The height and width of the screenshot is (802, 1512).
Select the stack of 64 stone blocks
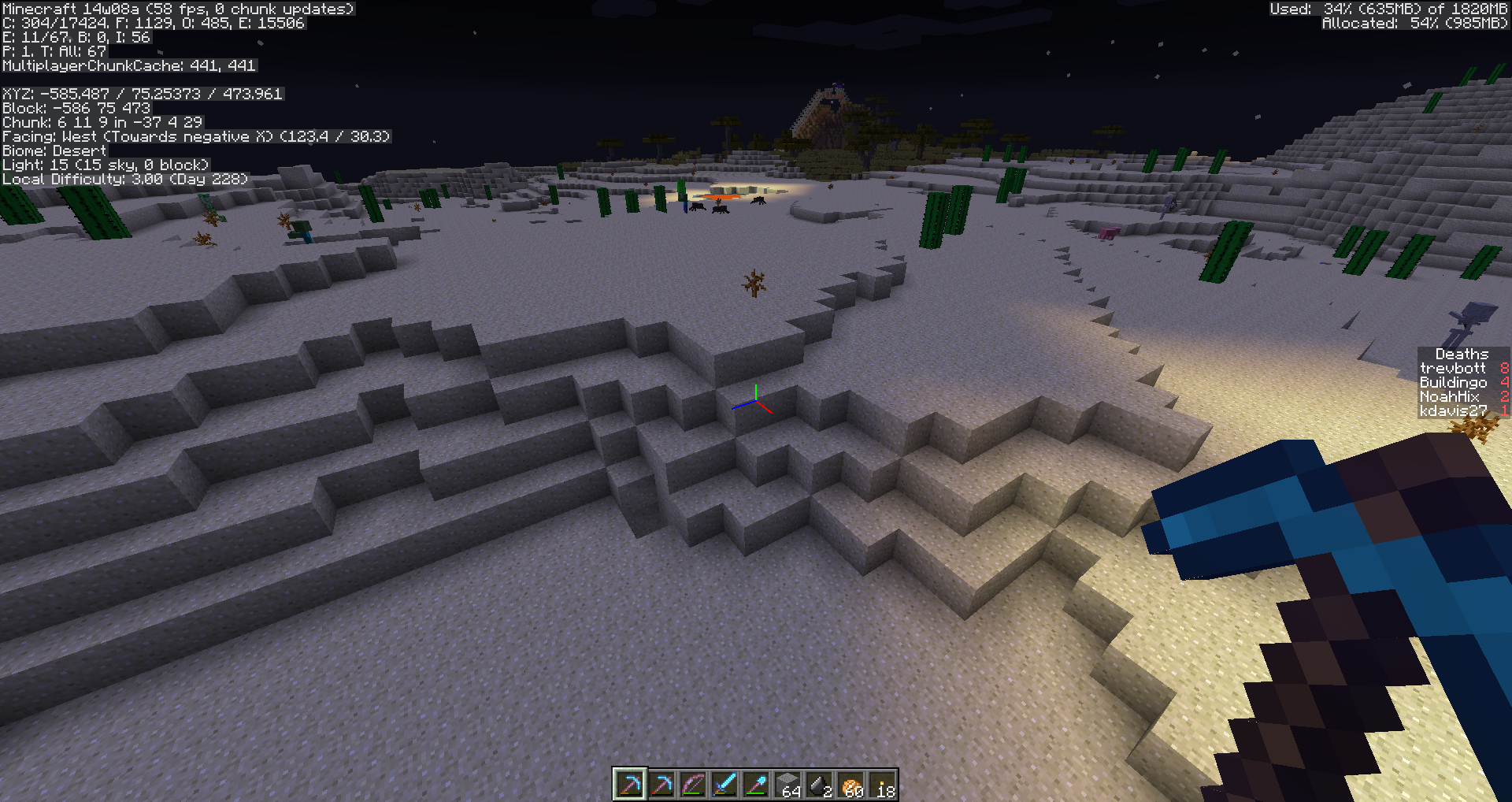click(x=787, y=785)
